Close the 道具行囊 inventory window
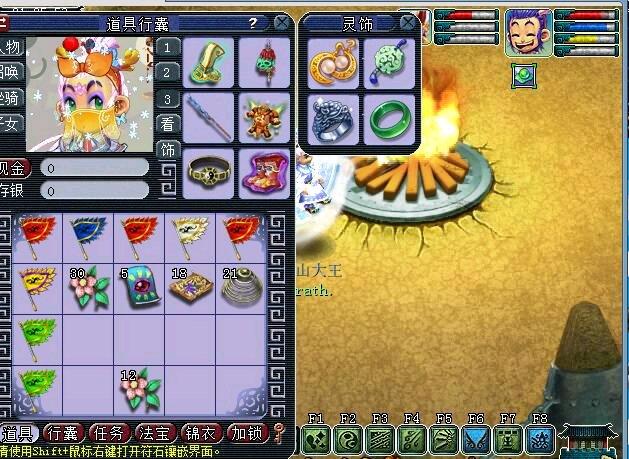The height and width of the screenshot is (459, 629). [283, 23]
